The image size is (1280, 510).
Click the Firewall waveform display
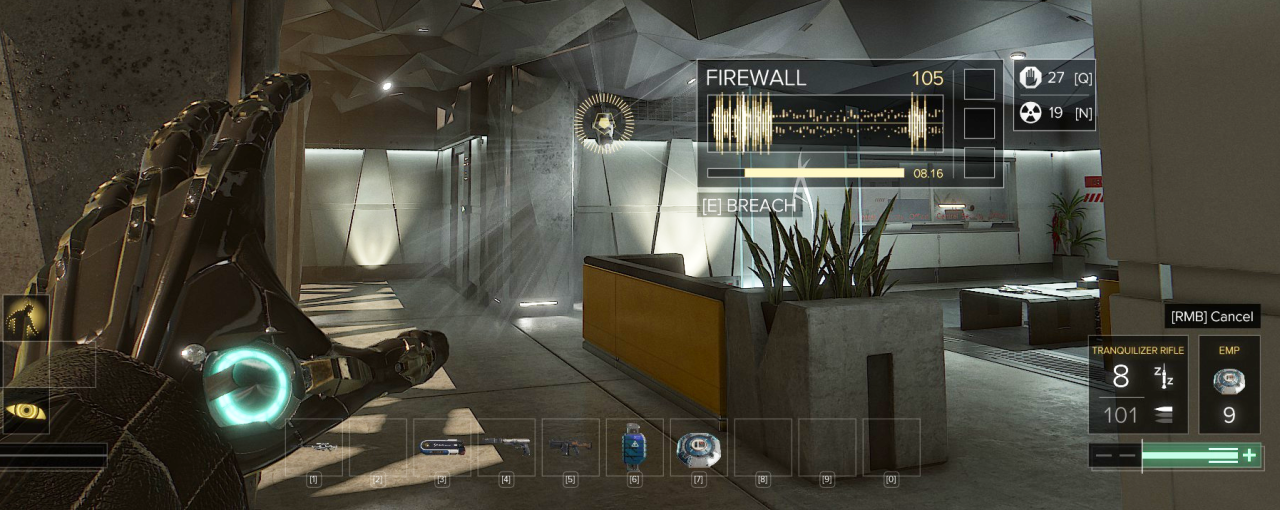point(825,123)
